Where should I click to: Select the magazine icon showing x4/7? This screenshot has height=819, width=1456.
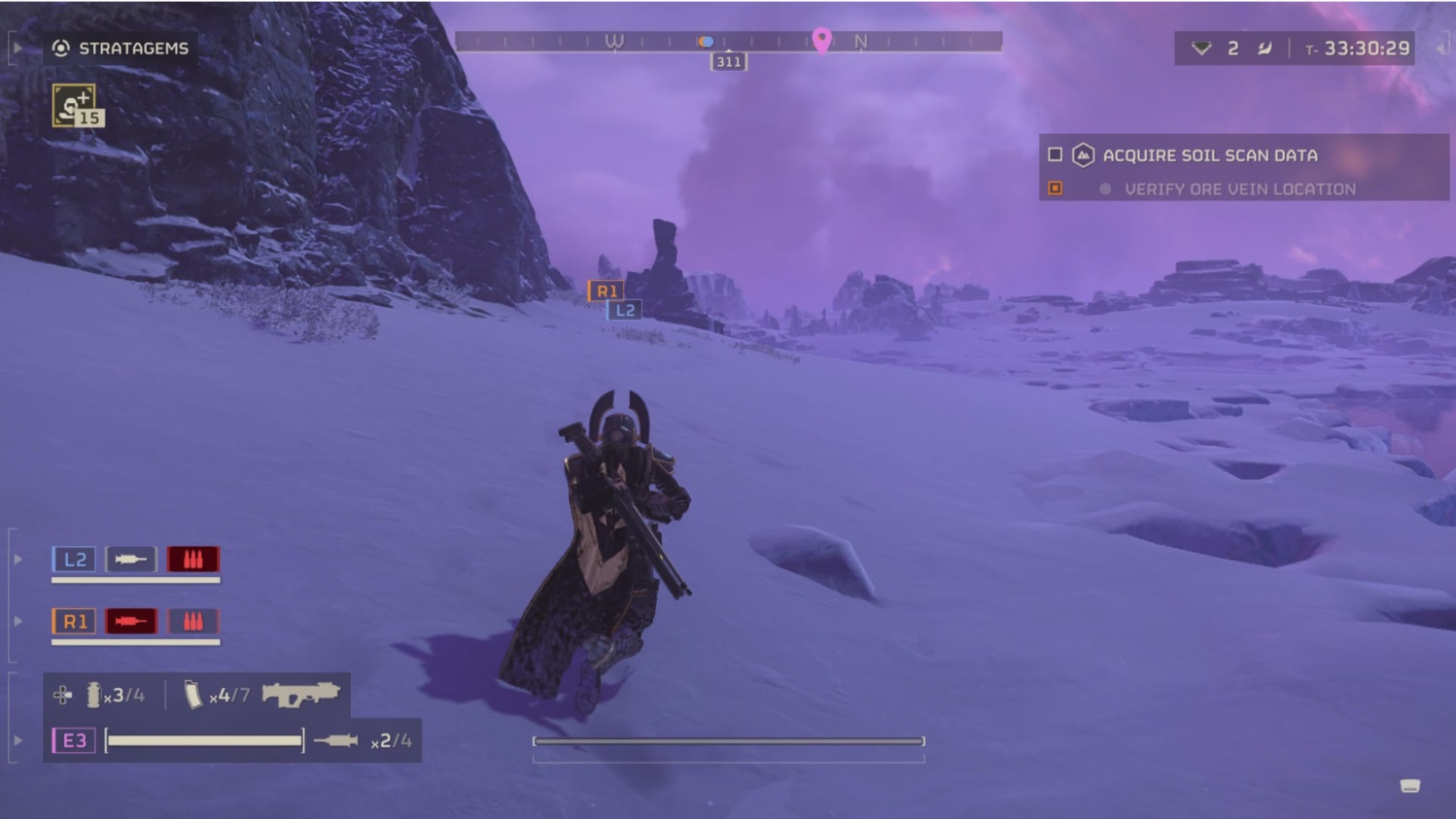click(x=192, y=695)
